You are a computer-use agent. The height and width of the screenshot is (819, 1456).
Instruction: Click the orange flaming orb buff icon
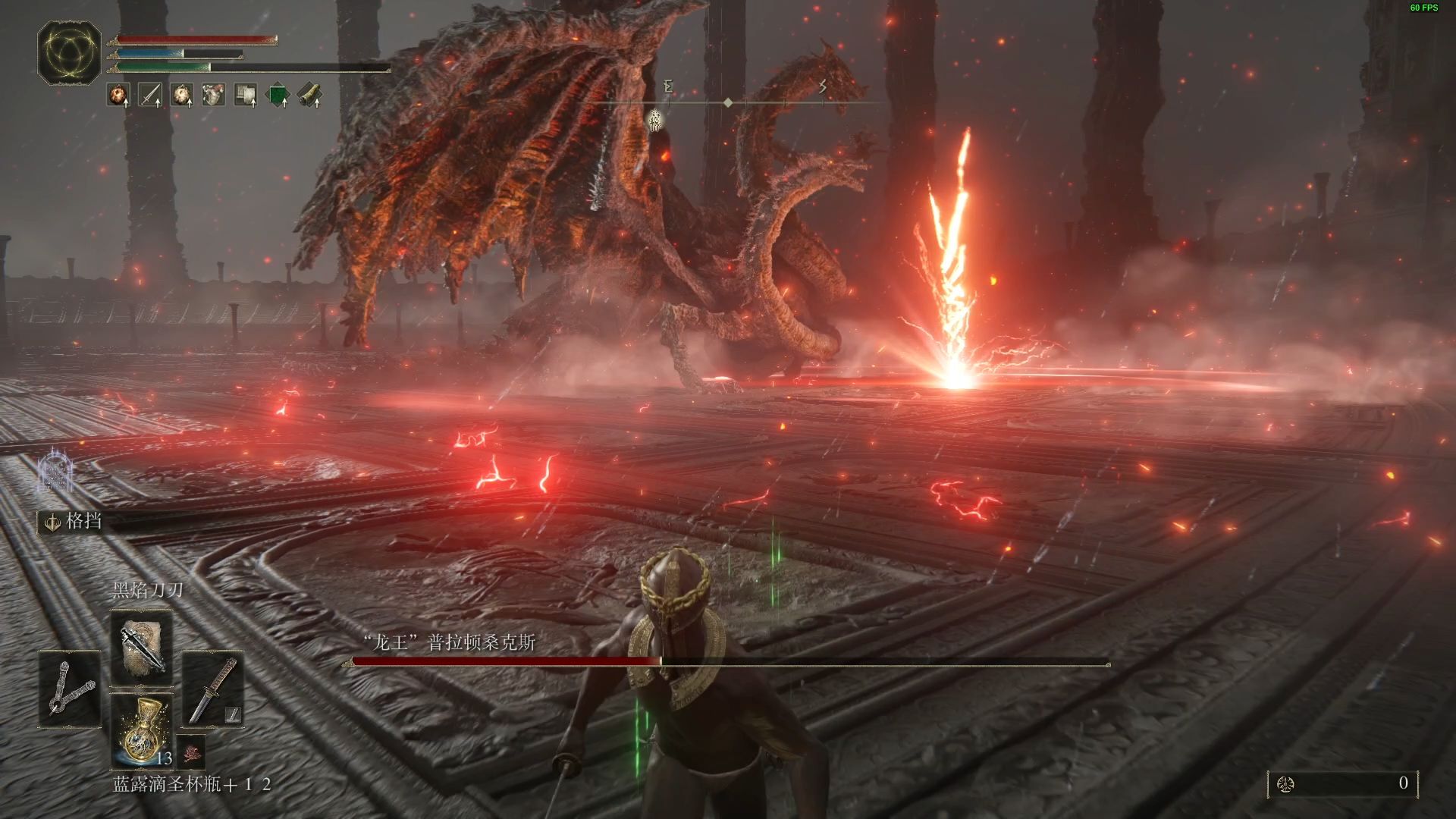point(118,95)
